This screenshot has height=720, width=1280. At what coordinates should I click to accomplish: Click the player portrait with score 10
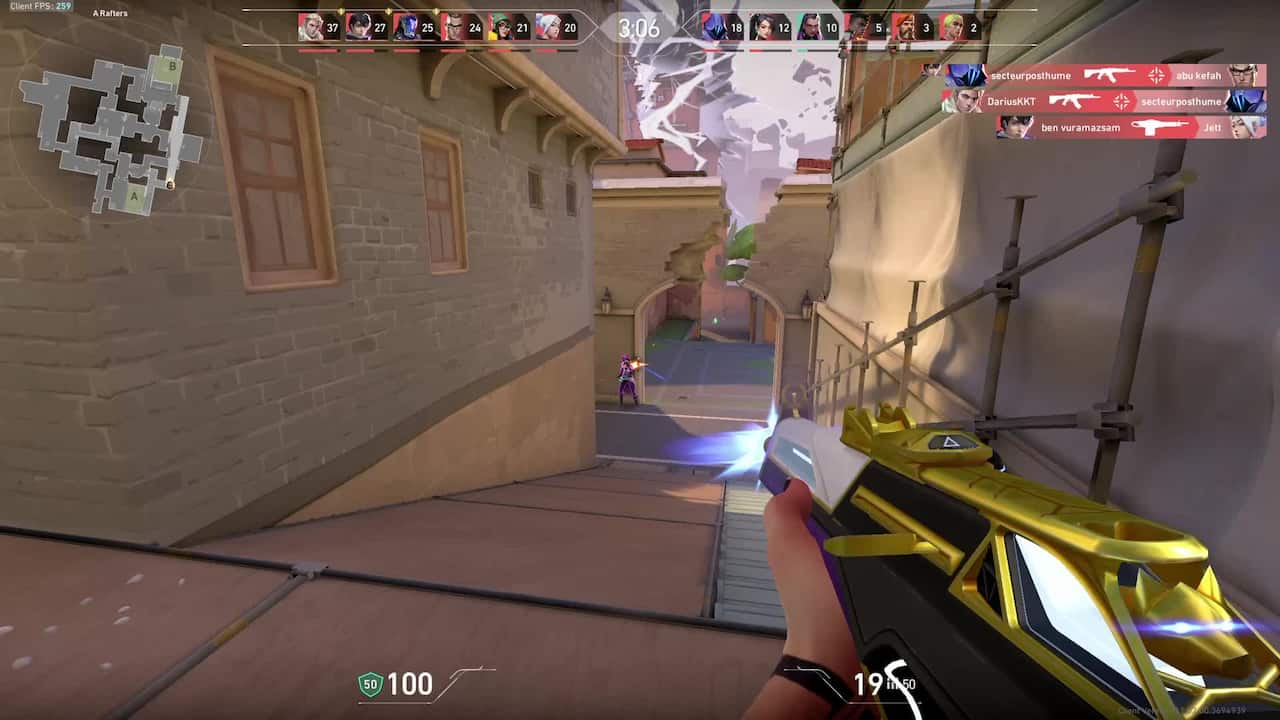click(x=810, y=27)
